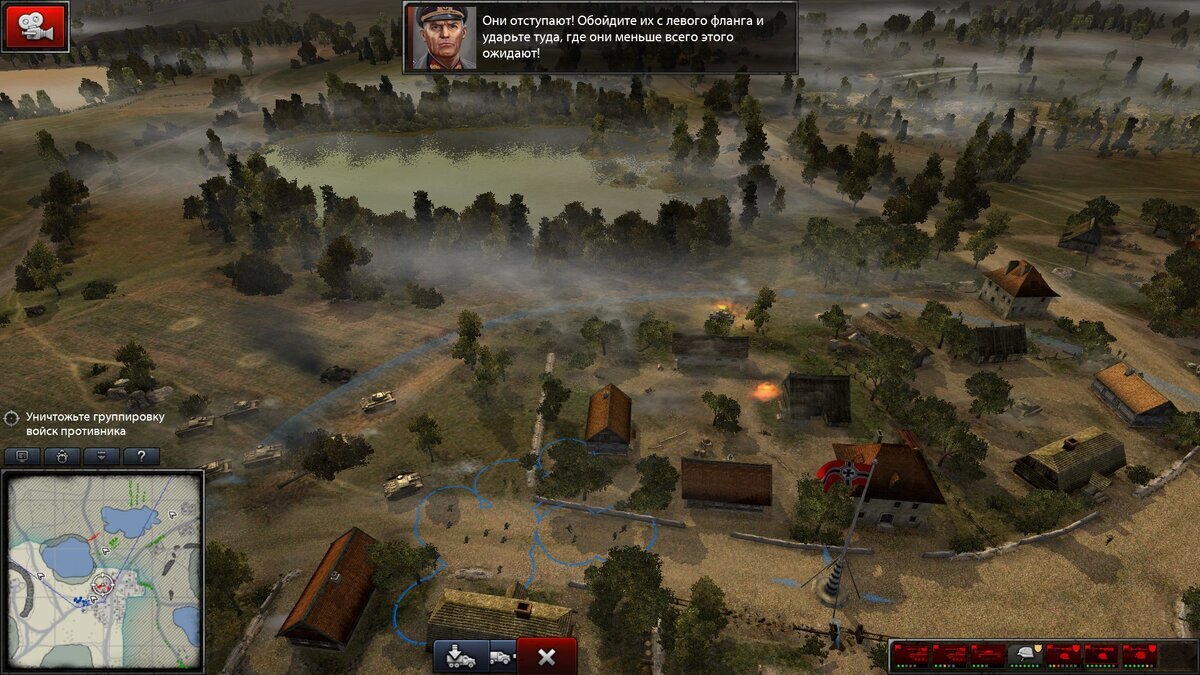Click the red camera button
The image size is (1200, 675).
tap(35, 27)
